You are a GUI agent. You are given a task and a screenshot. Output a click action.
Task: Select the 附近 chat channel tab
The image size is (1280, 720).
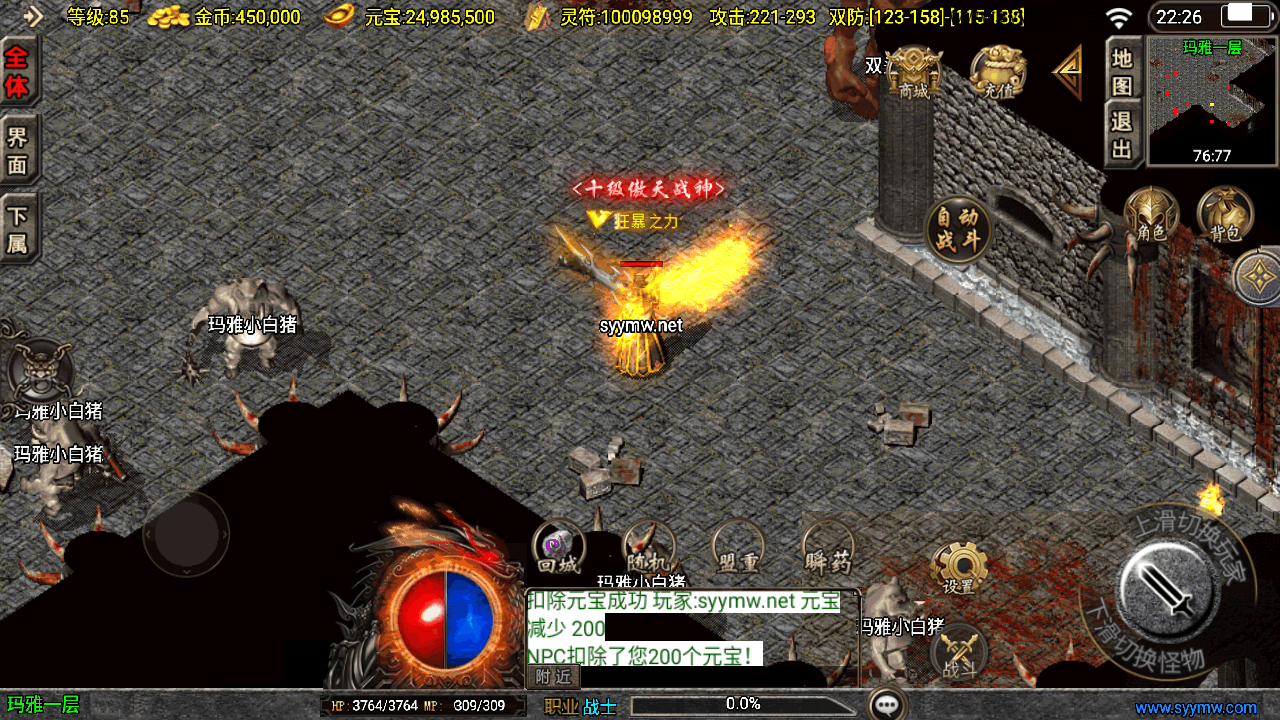(x=553, y=677)
